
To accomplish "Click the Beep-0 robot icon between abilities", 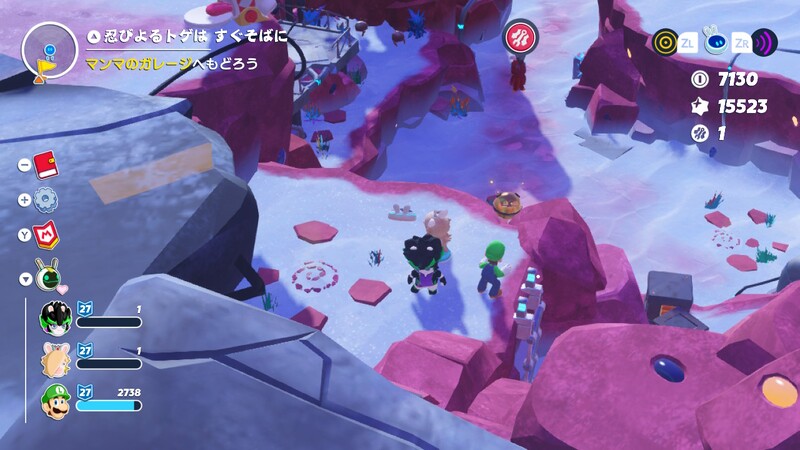I will [x=715, y=42].
